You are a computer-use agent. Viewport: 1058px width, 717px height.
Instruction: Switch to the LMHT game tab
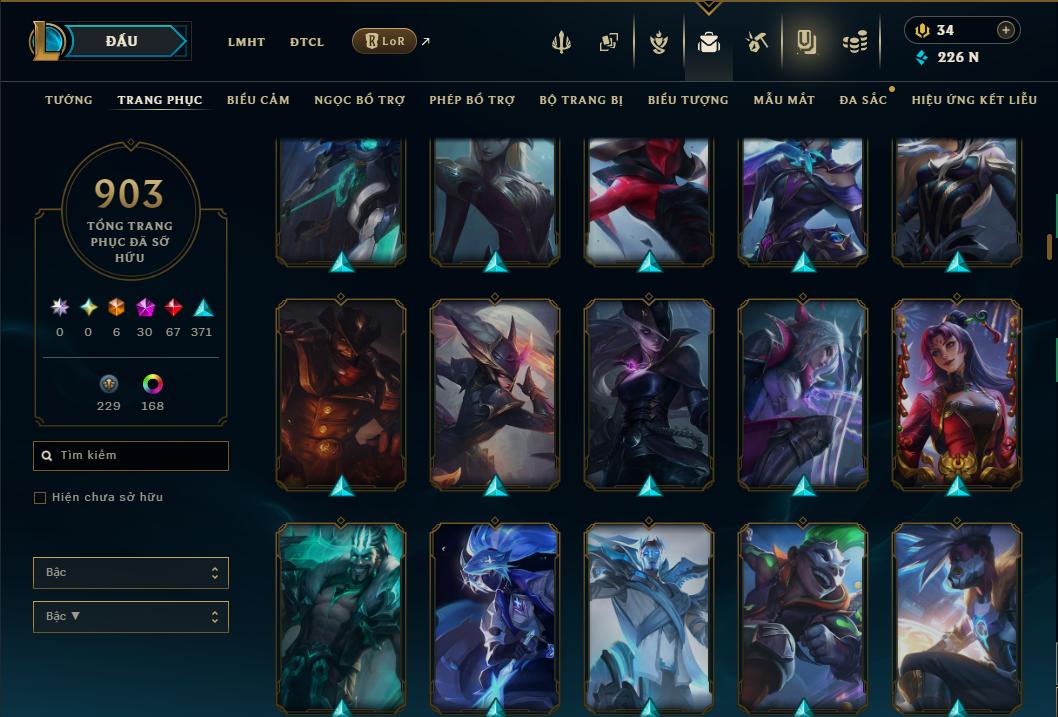[246, 42]
